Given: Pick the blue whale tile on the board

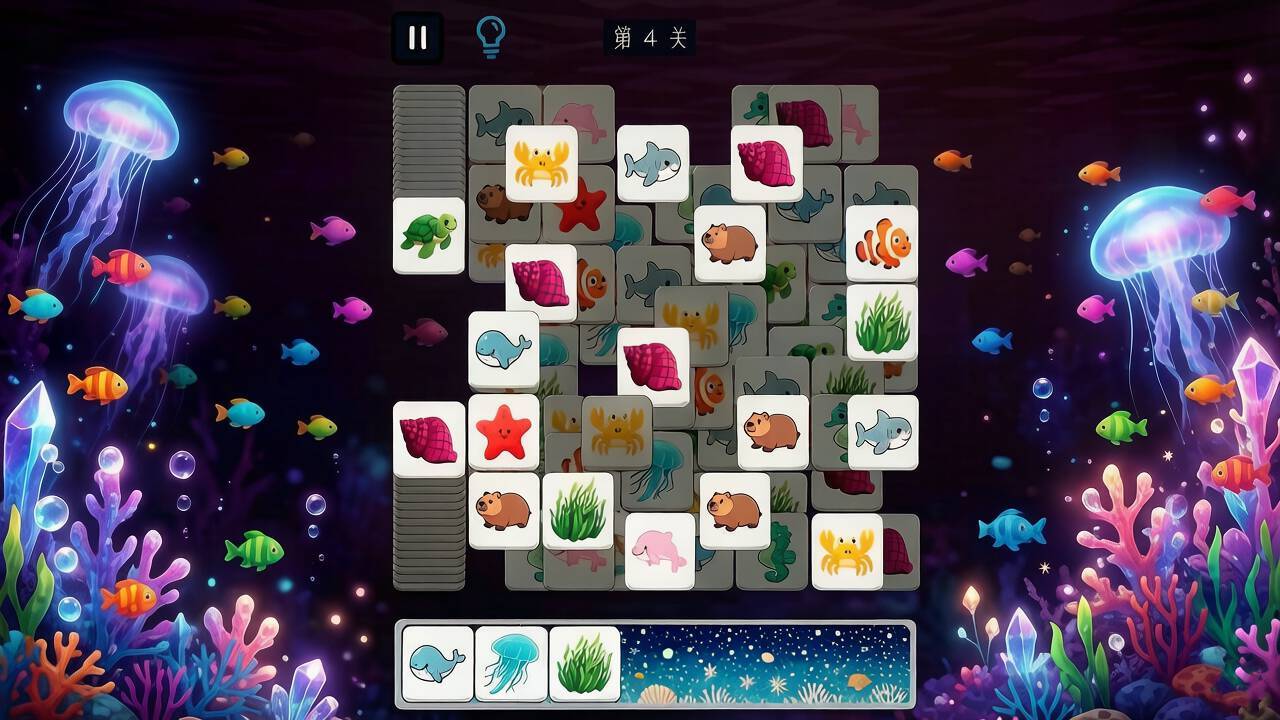Looking at the screenshot, I should pos(503,350).
